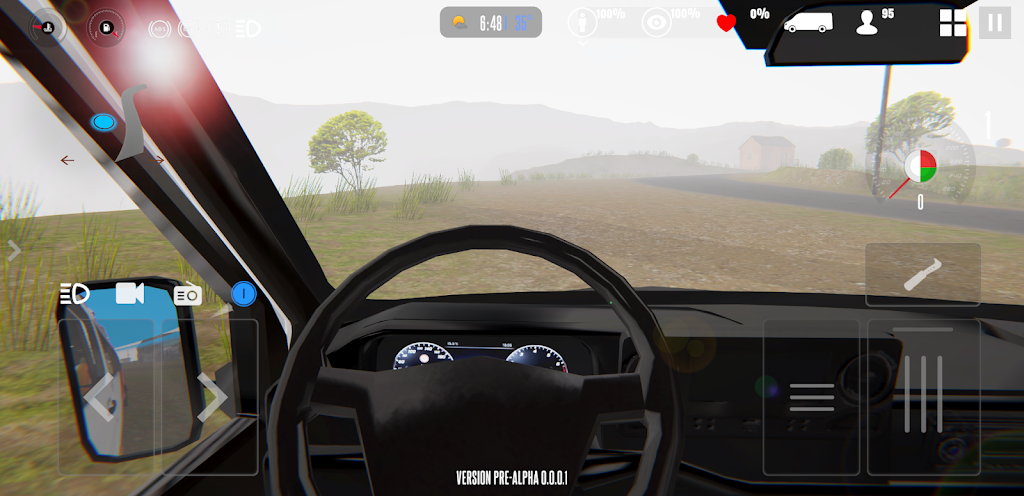Viewport: 1024px width, 496px height.
Task: Toggle the headlights button above the mirror
Action: pos(75,294)
